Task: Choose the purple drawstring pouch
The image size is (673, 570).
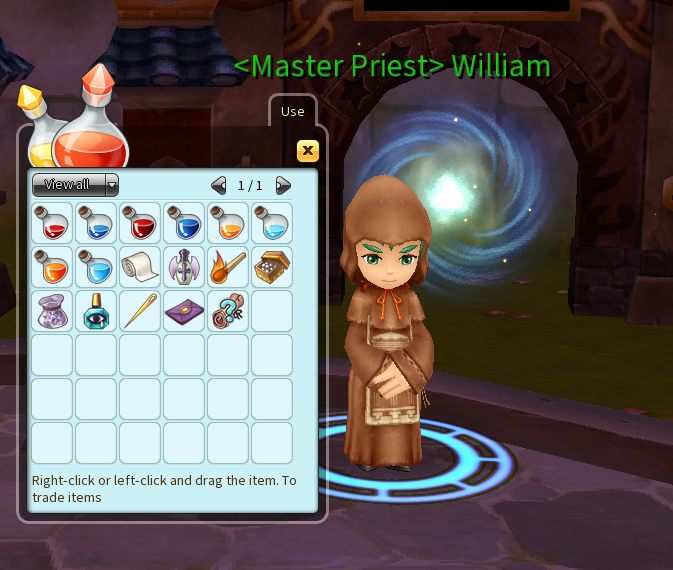Action: (52, 311)
